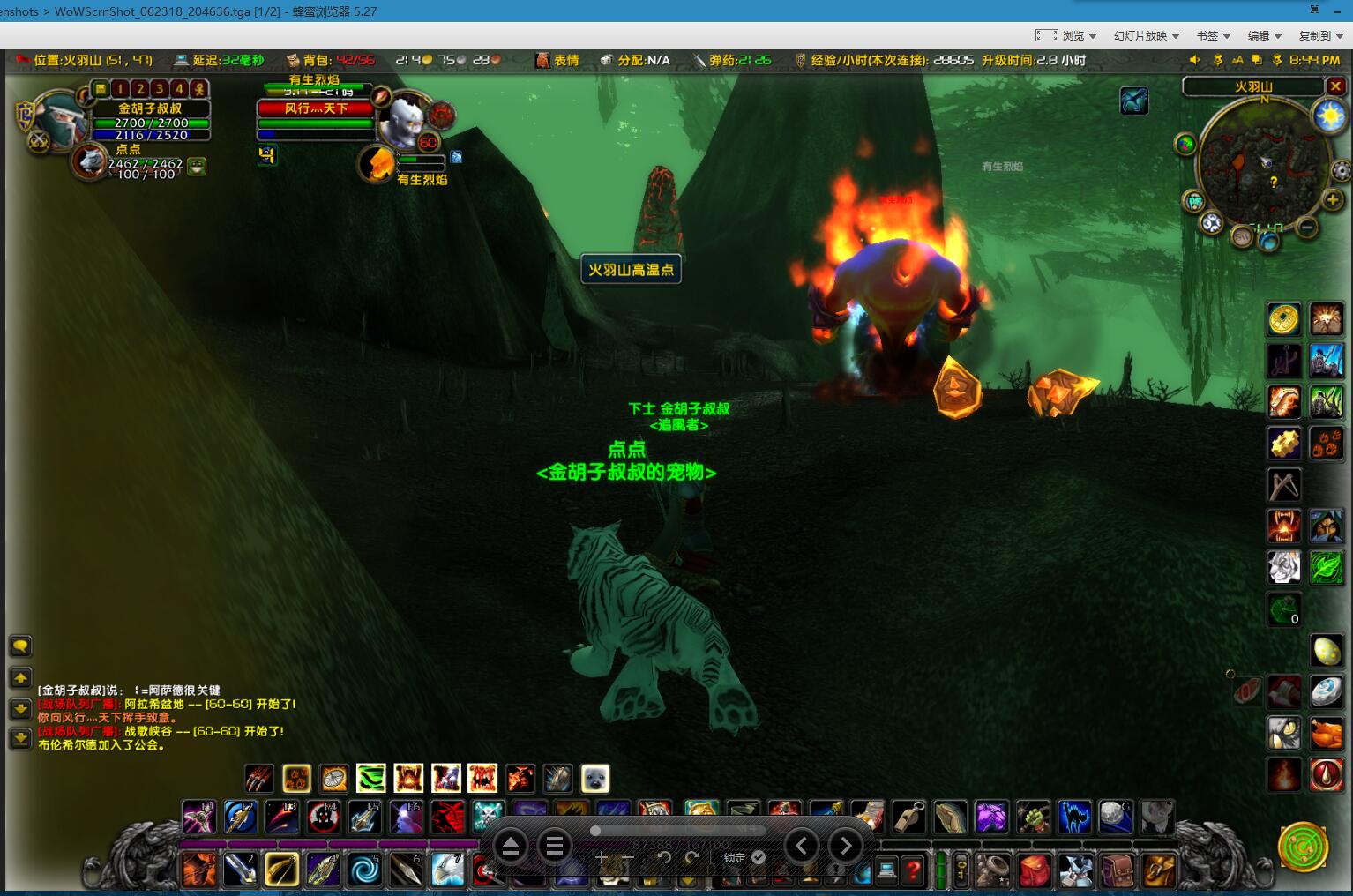Use the gold coin icon on the right bar
Image resolution: width=1353 pixels, height=896 pixels.
pos(1284,319)
